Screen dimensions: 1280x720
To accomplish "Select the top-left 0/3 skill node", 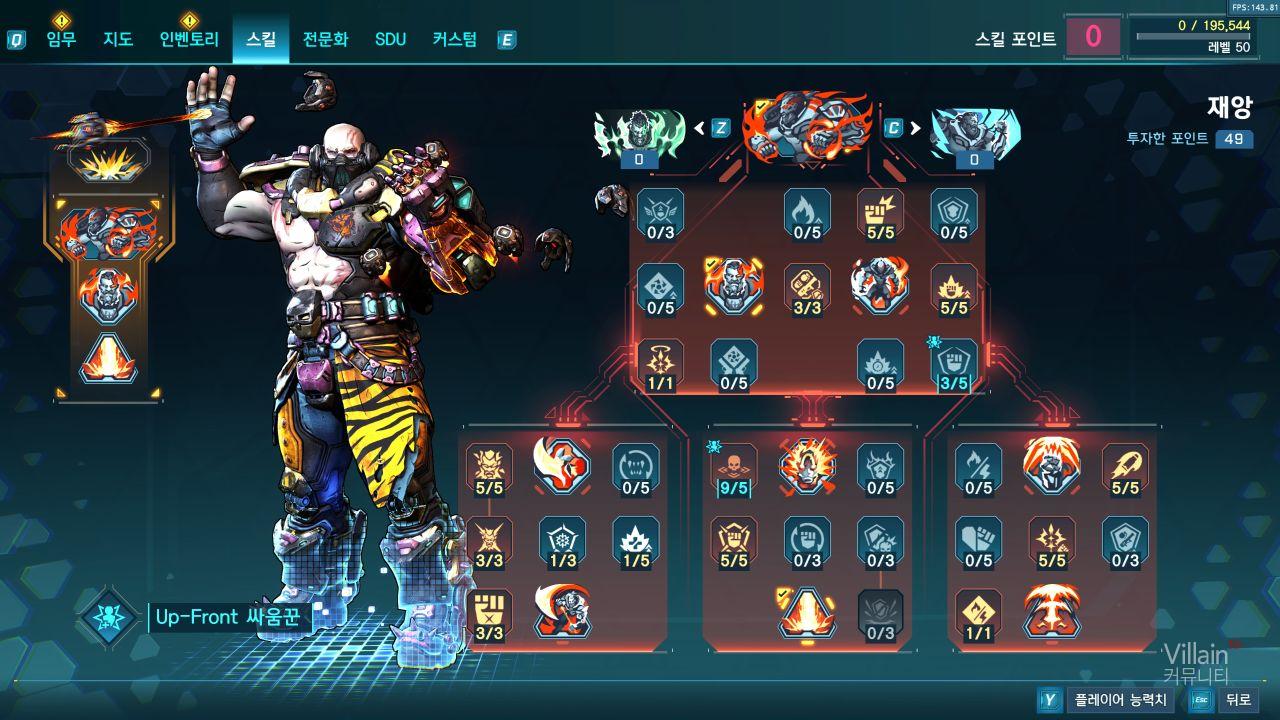I will [x=661, y=213].
